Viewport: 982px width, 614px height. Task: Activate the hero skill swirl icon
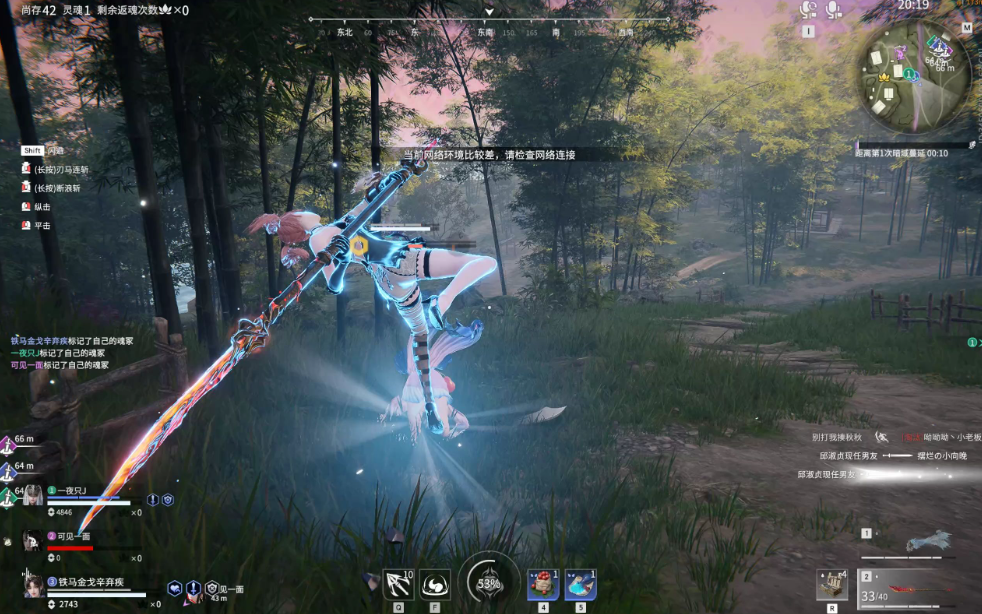pyautogui.click(x=434, y=583)
